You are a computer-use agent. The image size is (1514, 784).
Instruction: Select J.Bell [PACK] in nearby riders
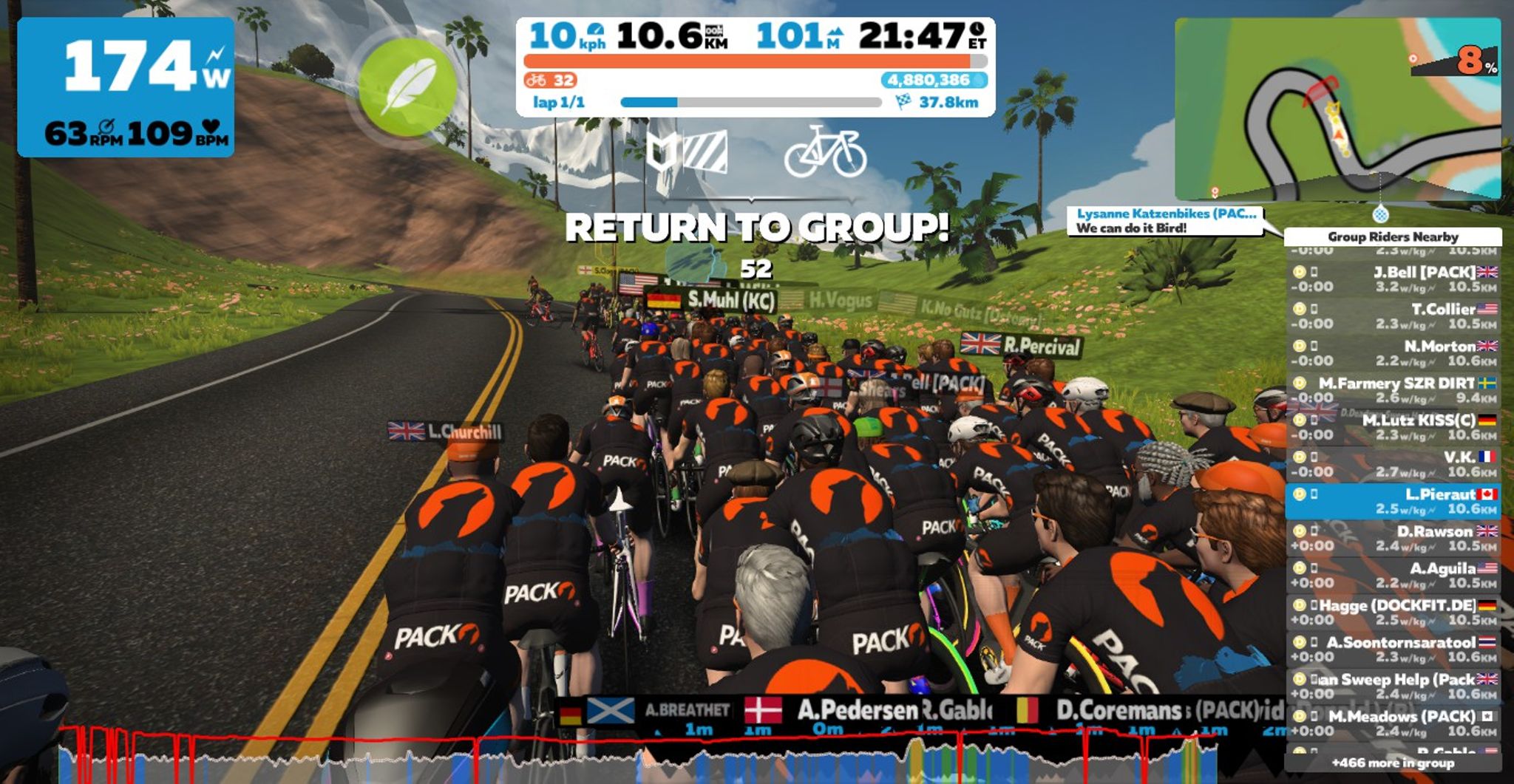1394,279
